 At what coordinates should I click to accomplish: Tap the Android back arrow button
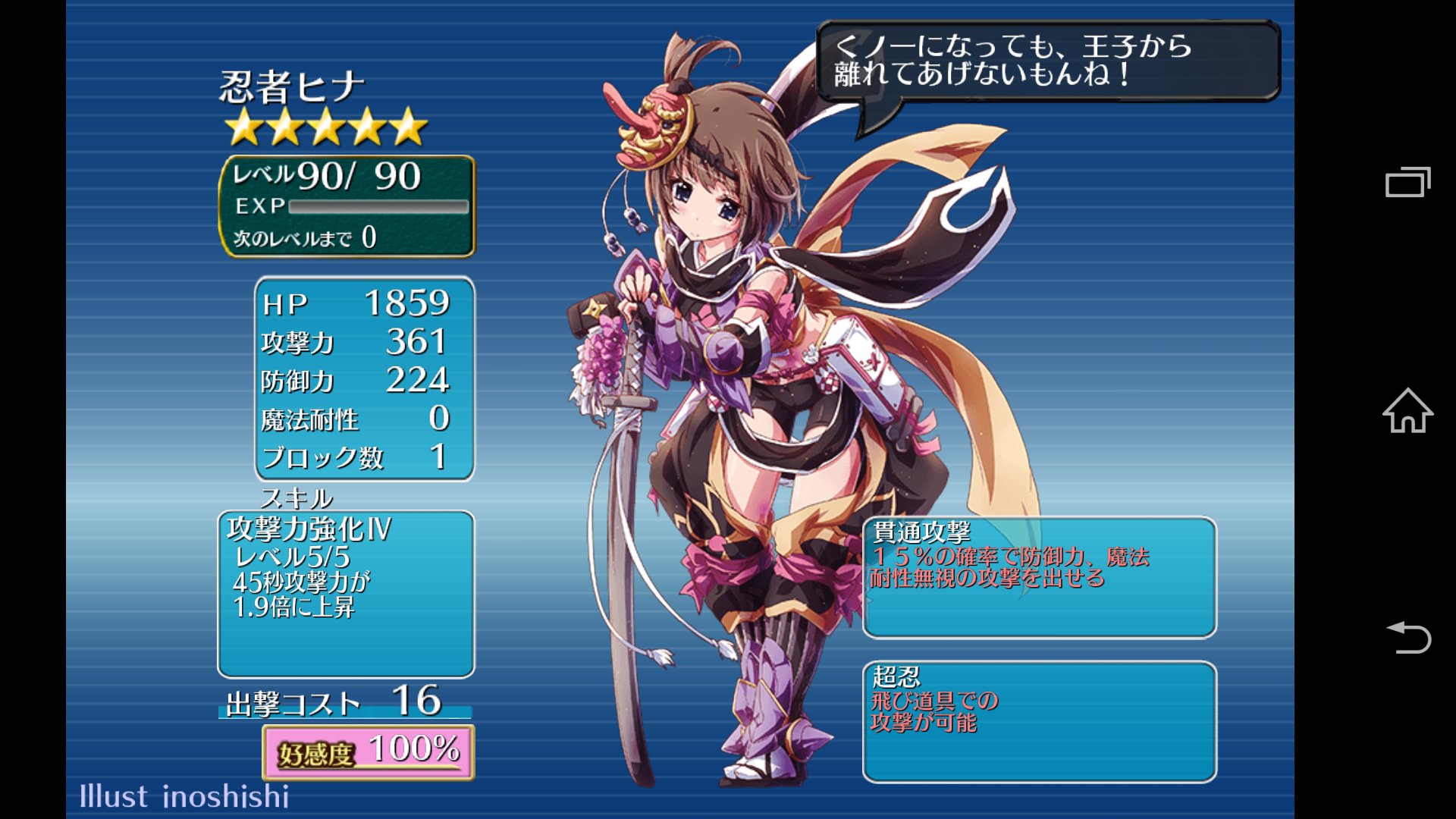1408,638
